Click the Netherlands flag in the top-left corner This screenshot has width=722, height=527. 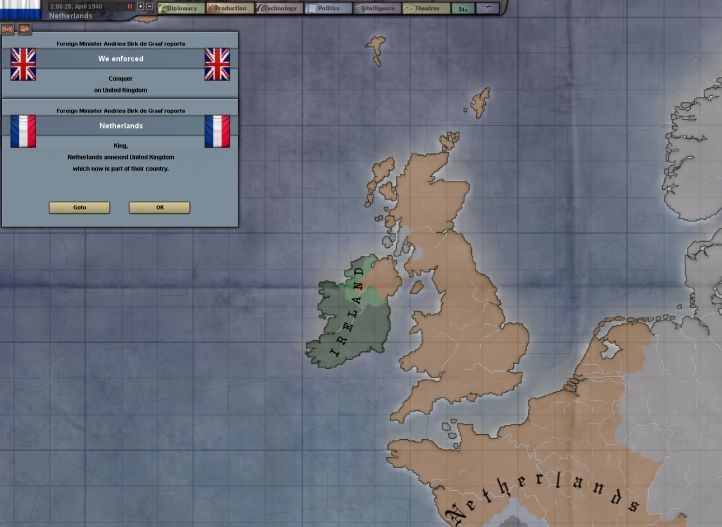coord(20,9)
